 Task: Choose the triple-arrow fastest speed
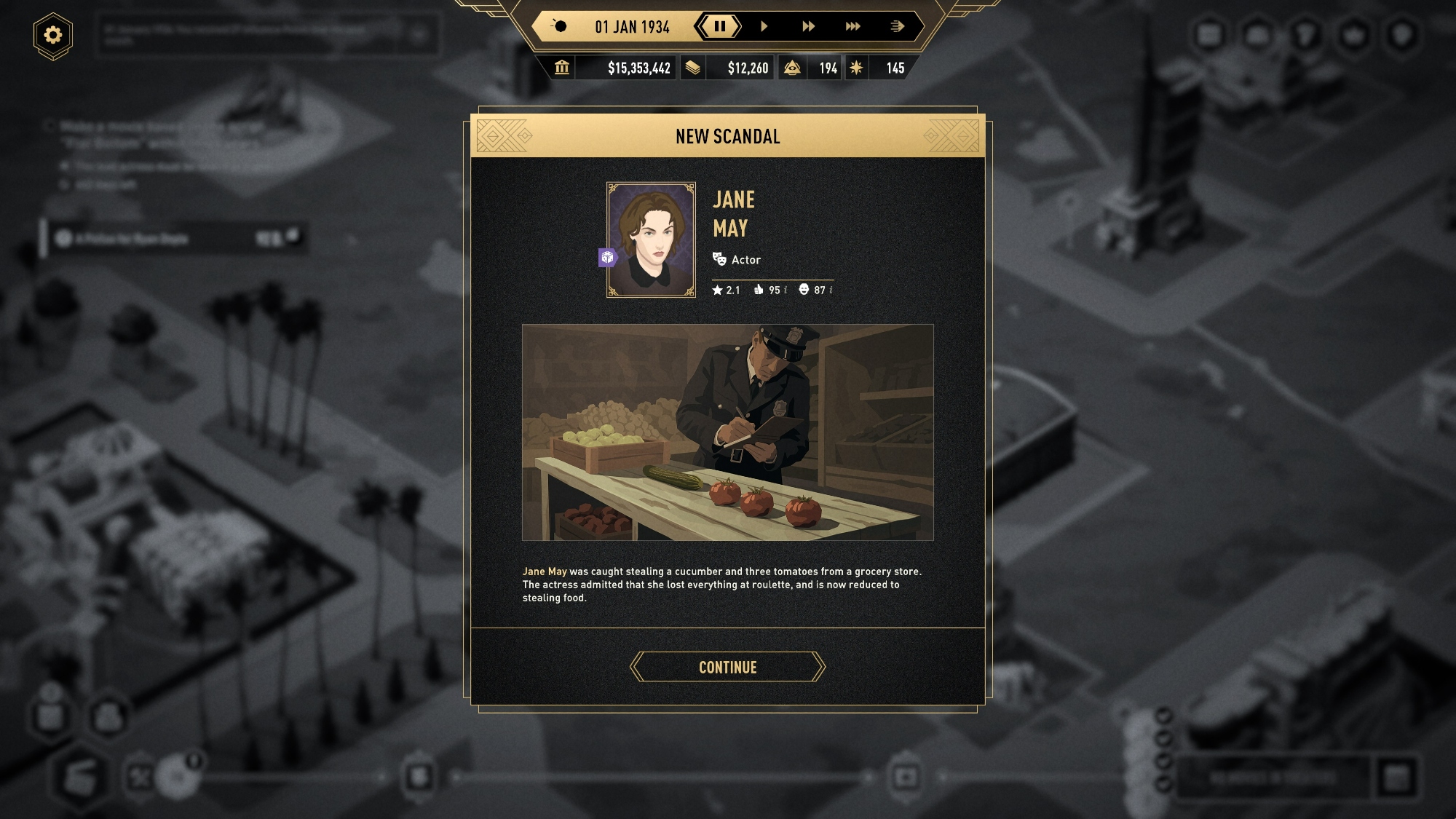(x=852, y=27)
